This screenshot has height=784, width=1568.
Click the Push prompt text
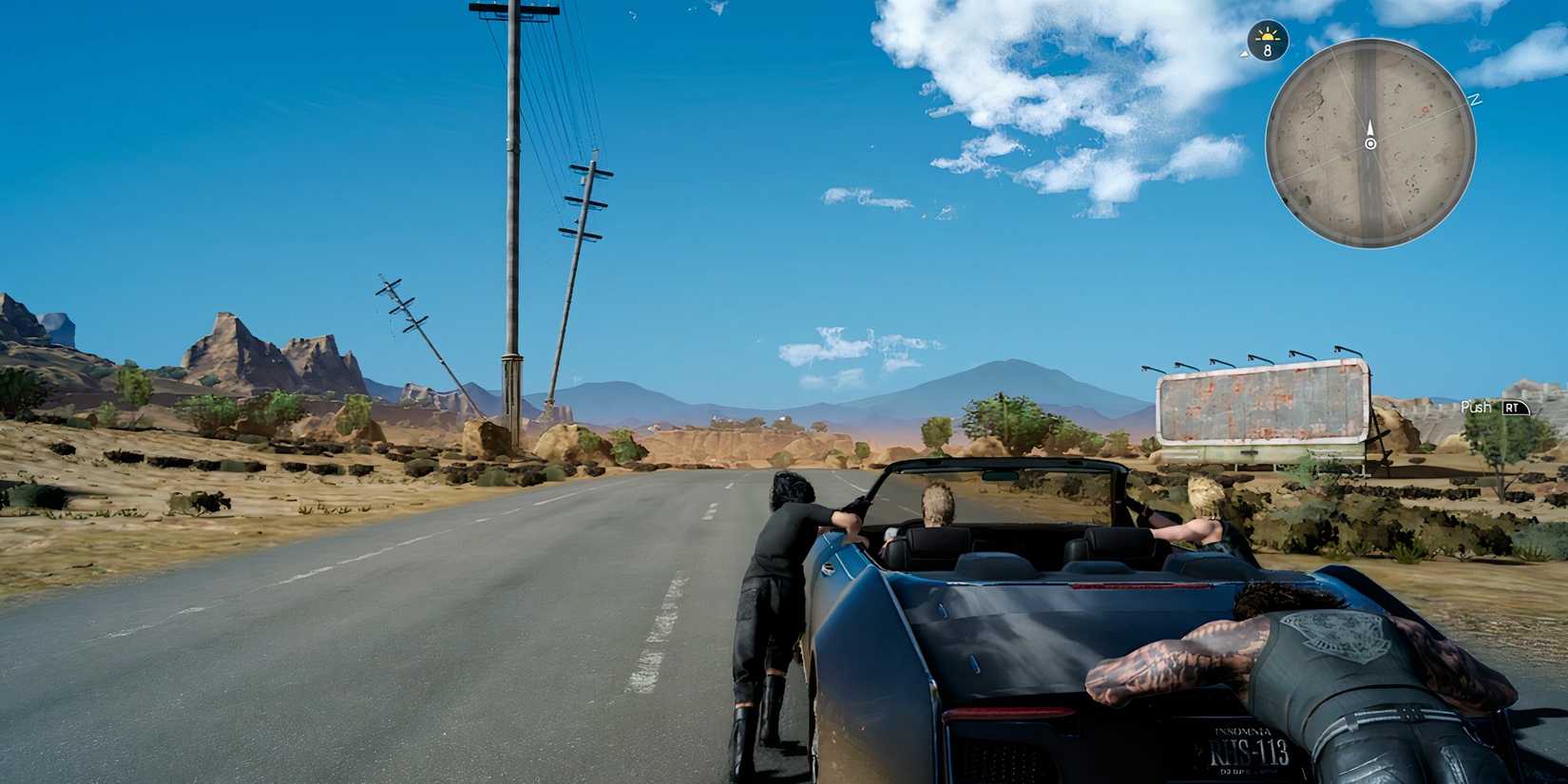tap(1476, 409)
